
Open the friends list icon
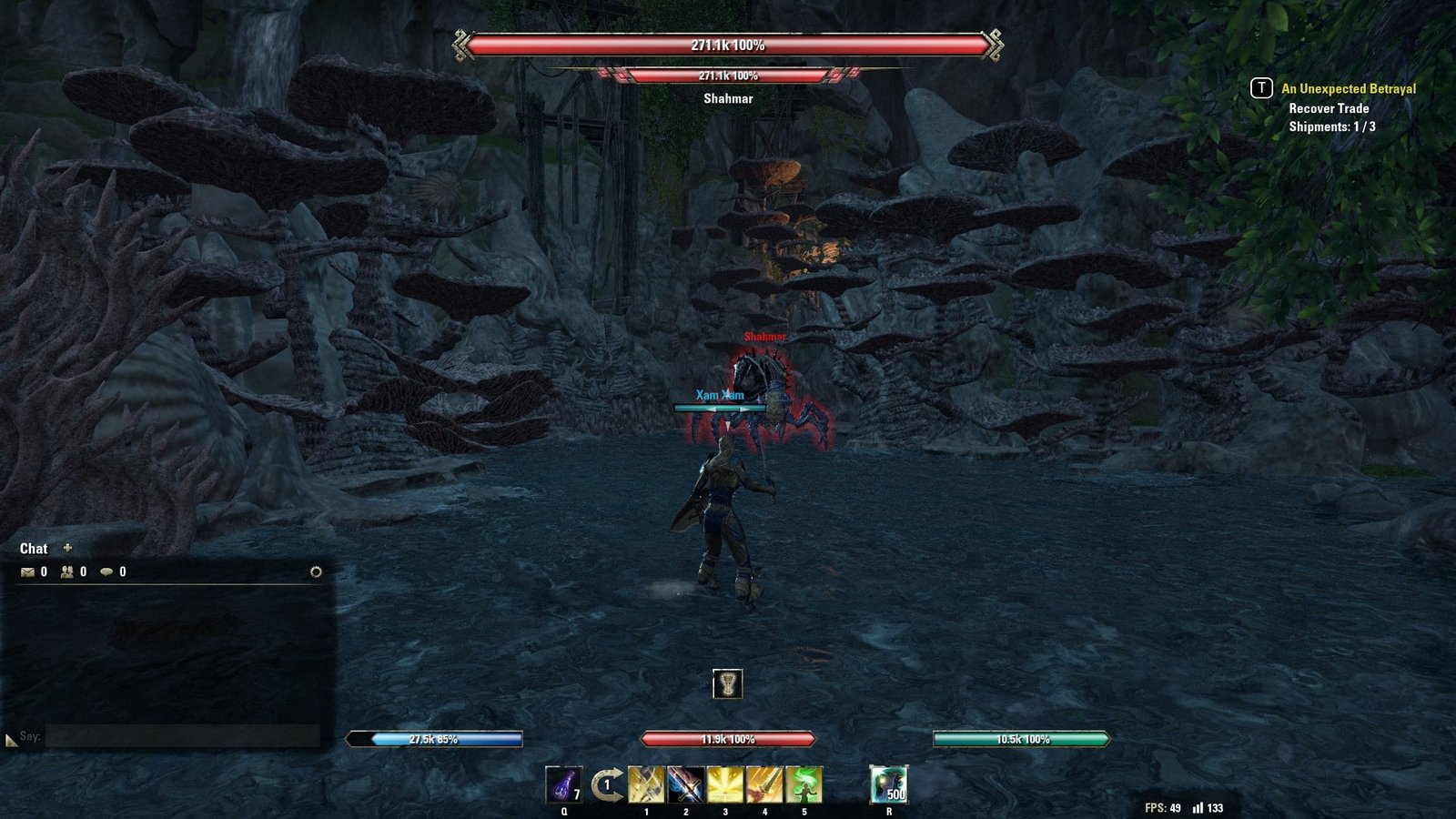[67, 571]
